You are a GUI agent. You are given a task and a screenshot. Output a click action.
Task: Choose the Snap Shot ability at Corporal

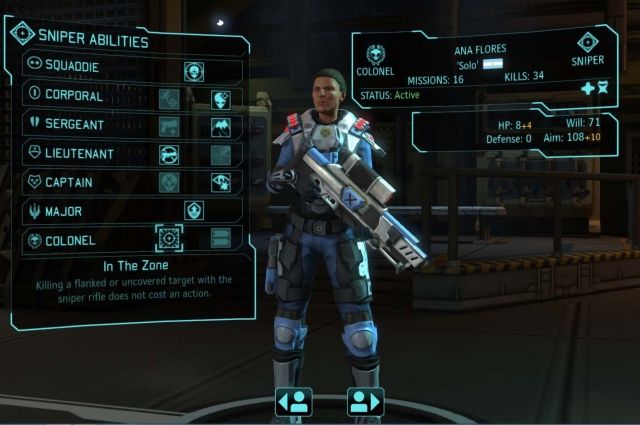(x=169, y=99)
